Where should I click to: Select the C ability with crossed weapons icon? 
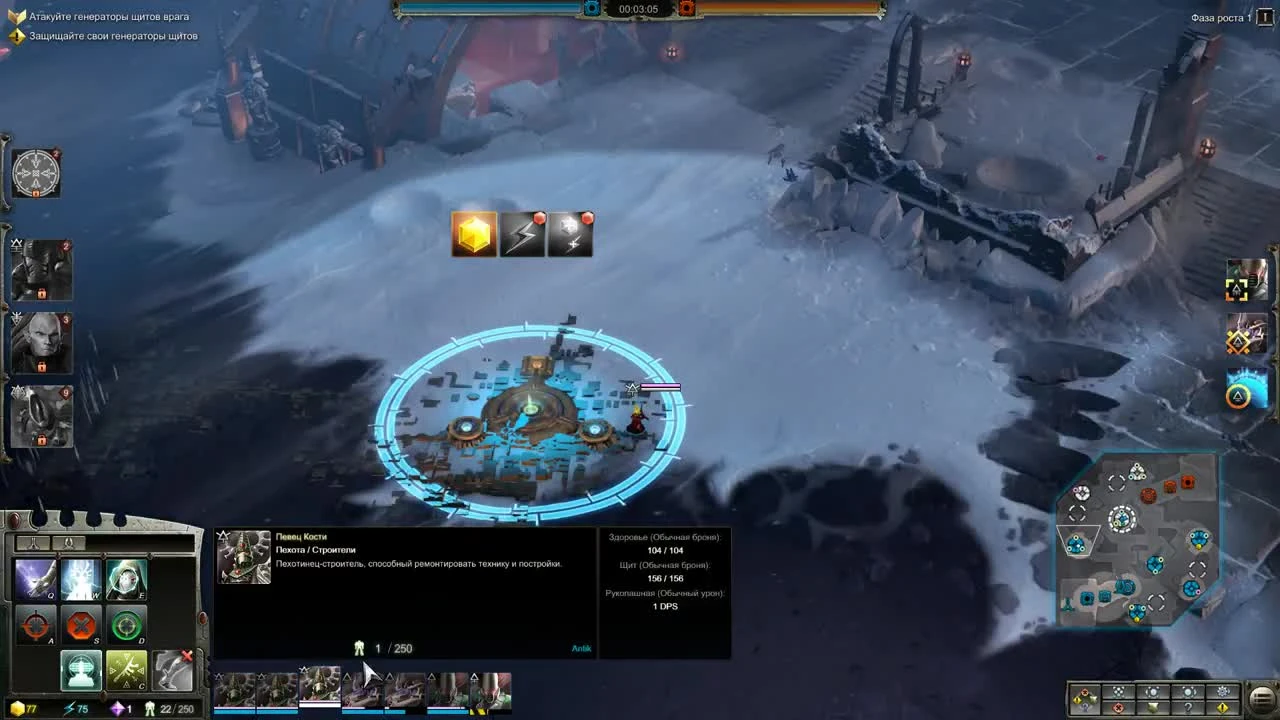[x=126, y=670]
